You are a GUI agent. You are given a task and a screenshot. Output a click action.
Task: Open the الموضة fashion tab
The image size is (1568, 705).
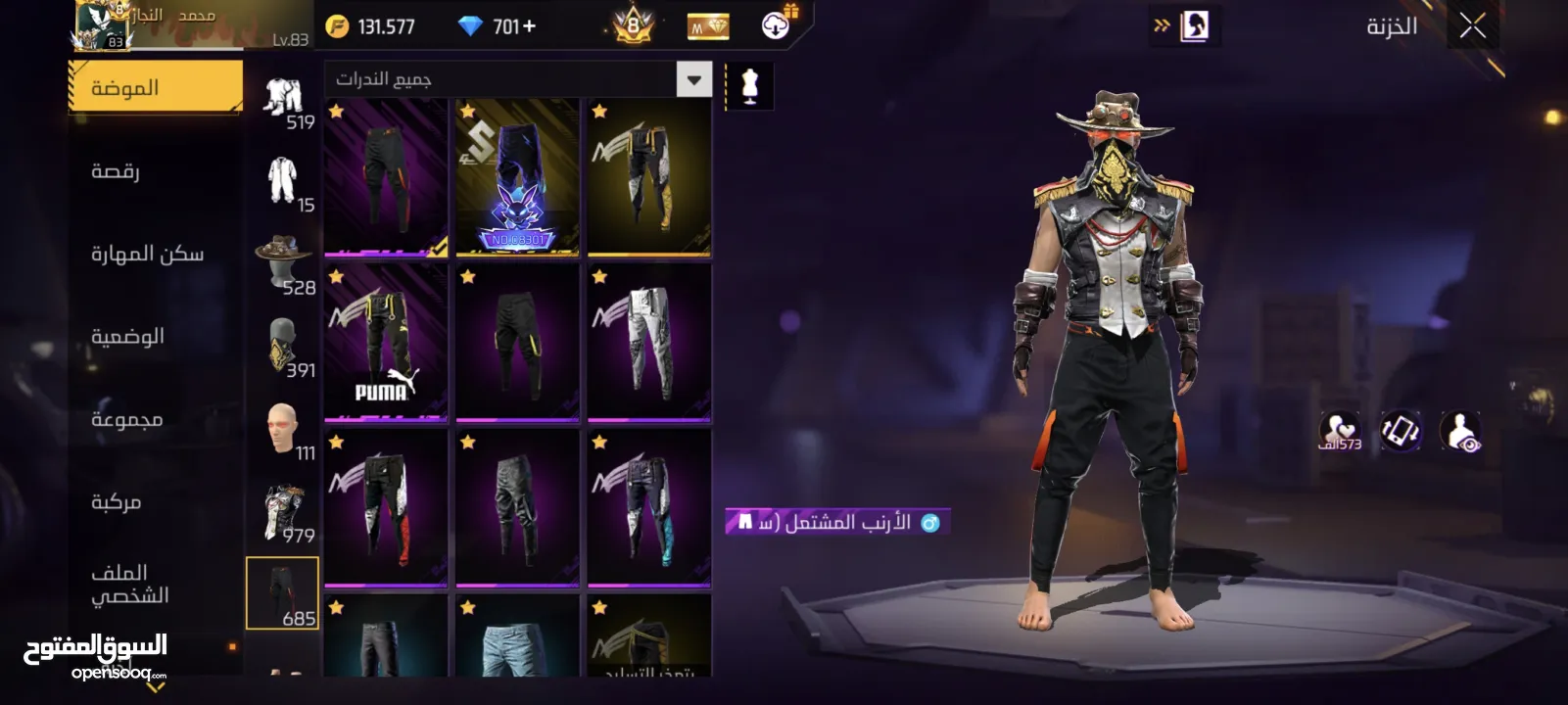pos(155,88)
